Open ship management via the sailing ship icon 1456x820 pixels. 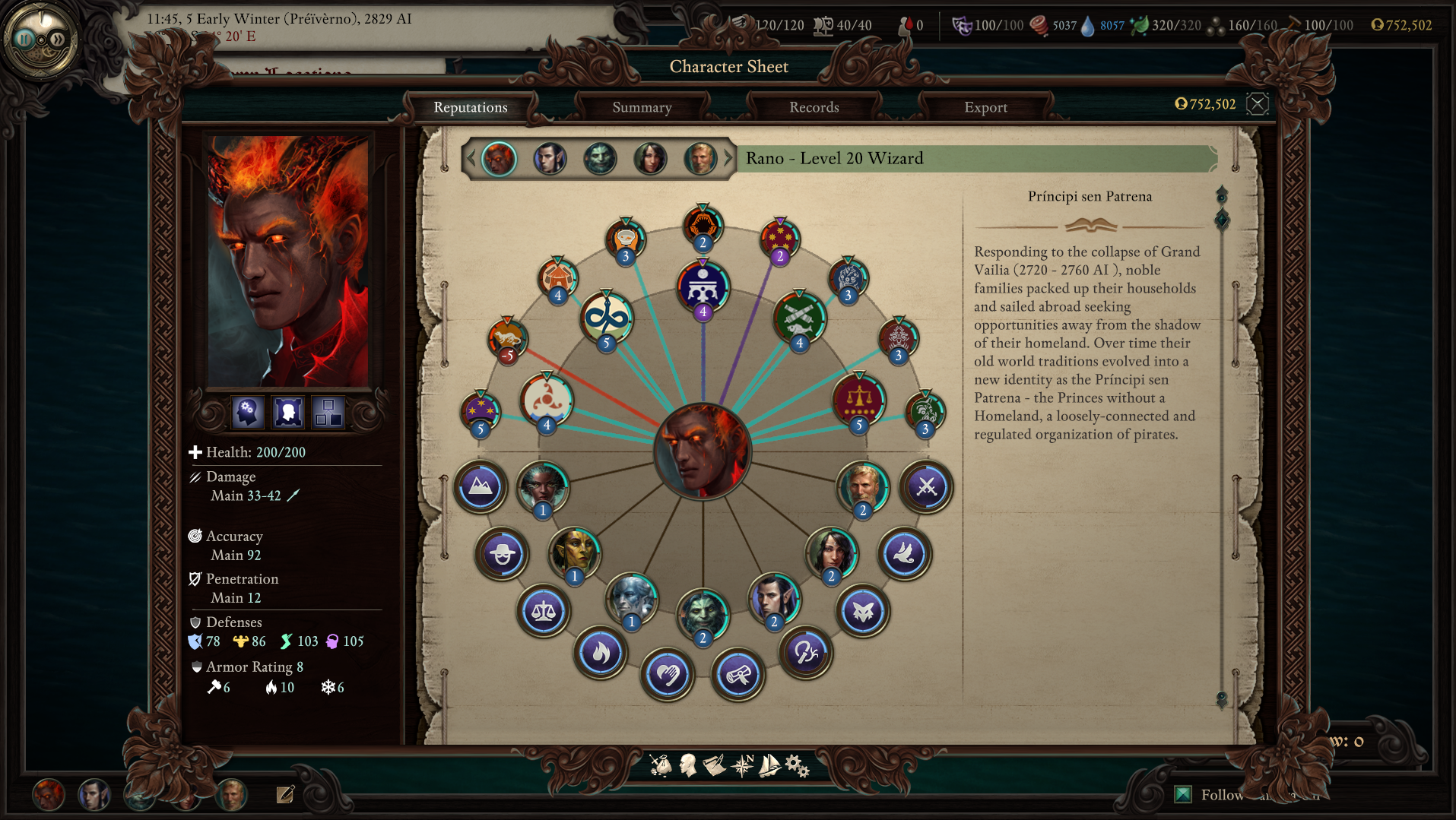point(769,765)
